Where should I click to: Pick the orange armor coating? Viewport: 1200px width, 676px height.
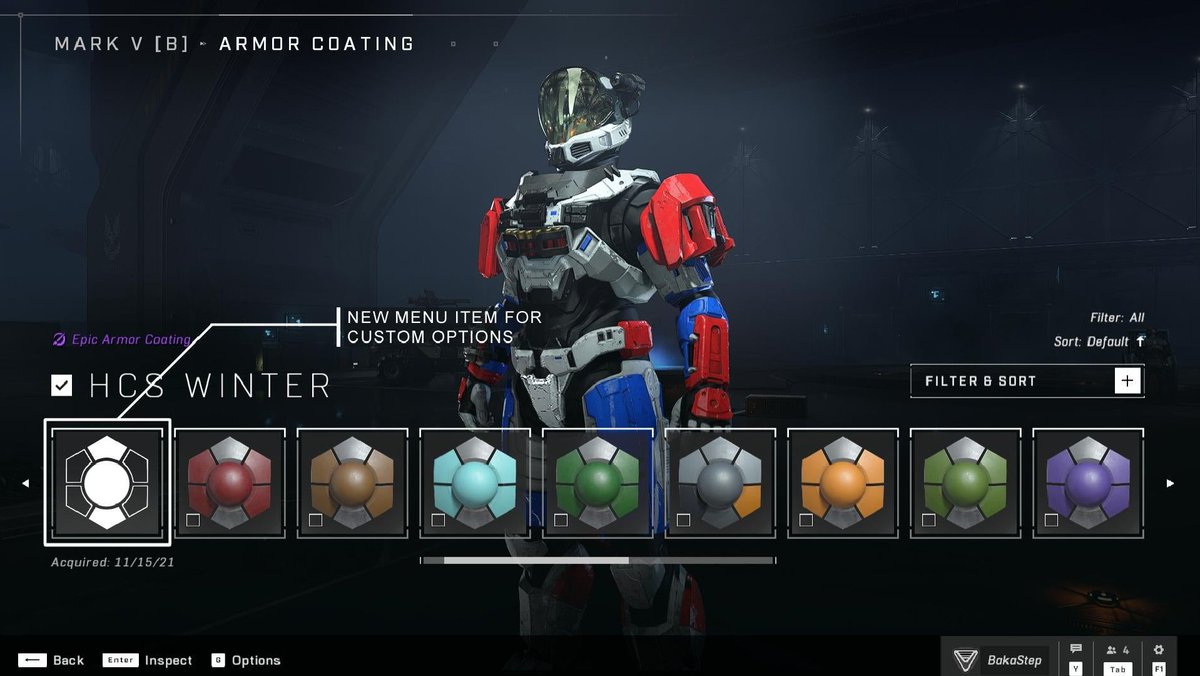844,483
